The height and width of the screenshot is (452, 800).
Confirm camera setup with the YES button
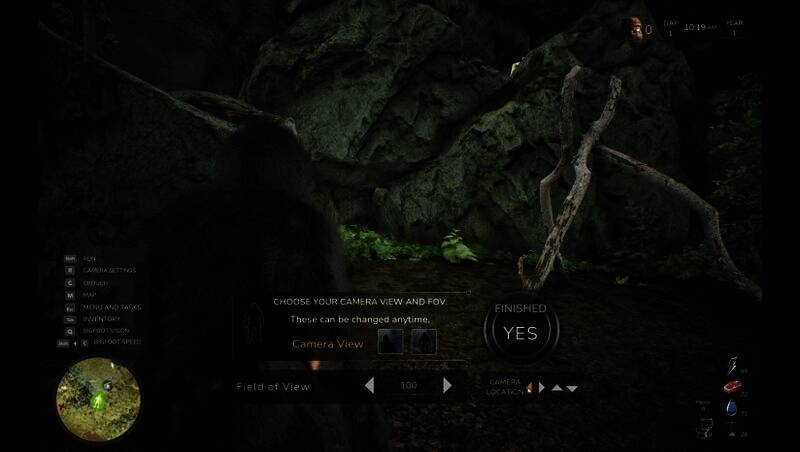(520, 333)
